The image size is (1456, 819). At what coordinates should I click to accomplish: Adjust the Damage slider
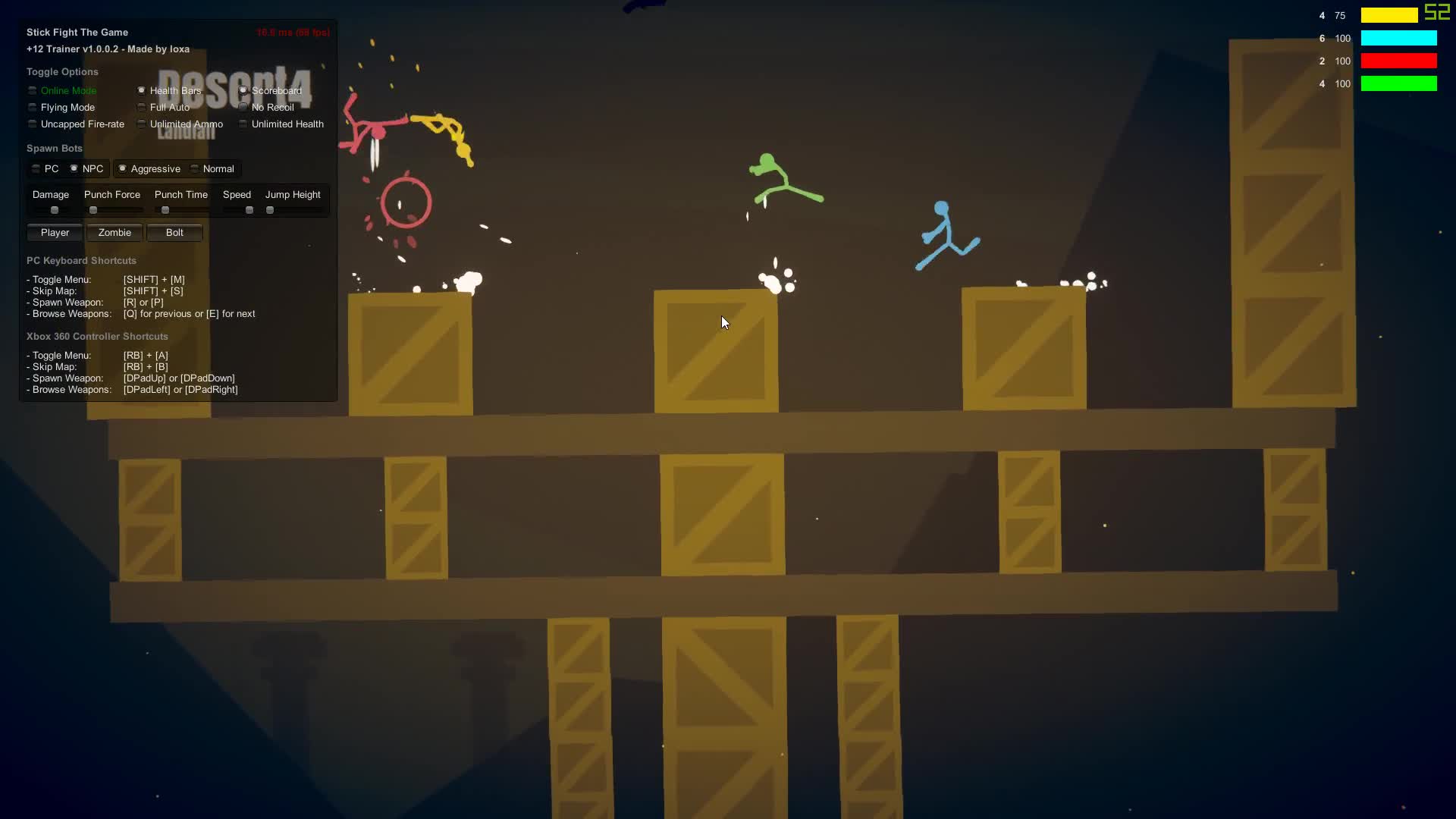click(54, 210)
